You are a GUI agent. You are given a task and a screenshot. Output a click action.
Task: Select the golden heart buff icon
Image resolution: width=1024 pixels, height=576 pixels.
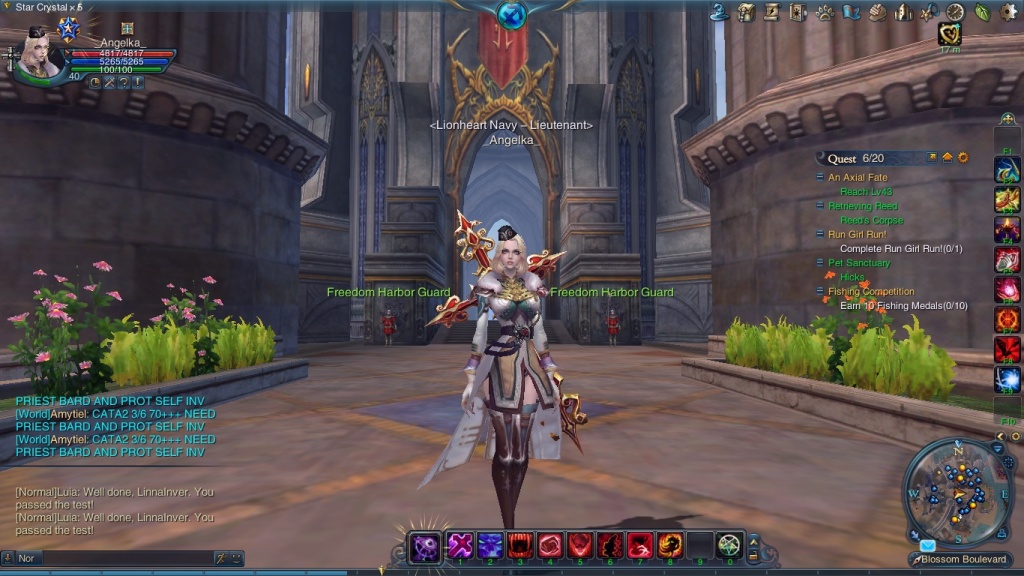click(x=949, y=35)
